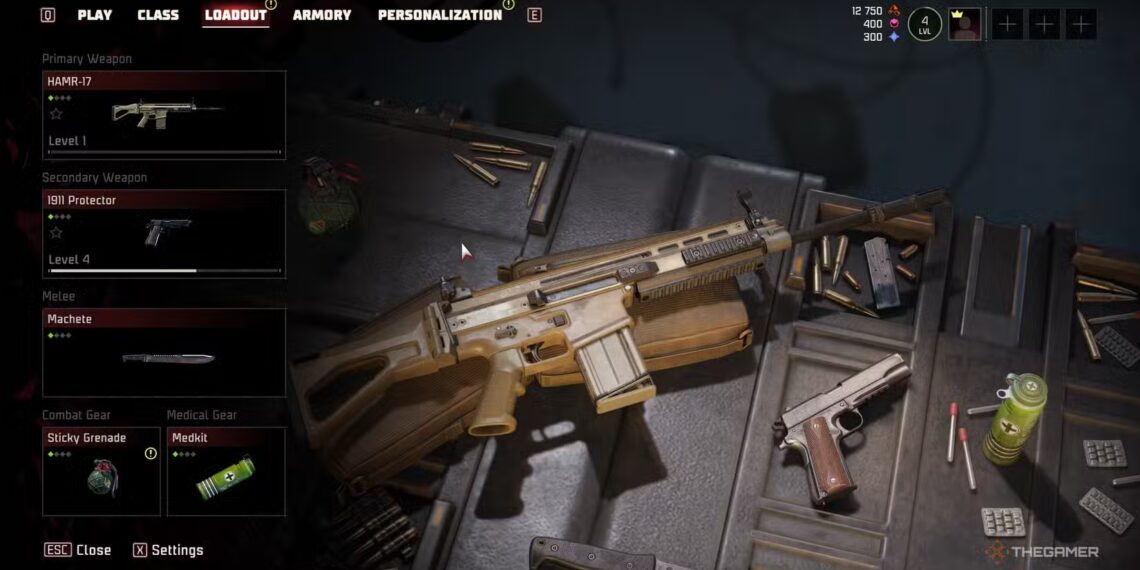
Task: Open the Class tab
Action: (158, 15)
